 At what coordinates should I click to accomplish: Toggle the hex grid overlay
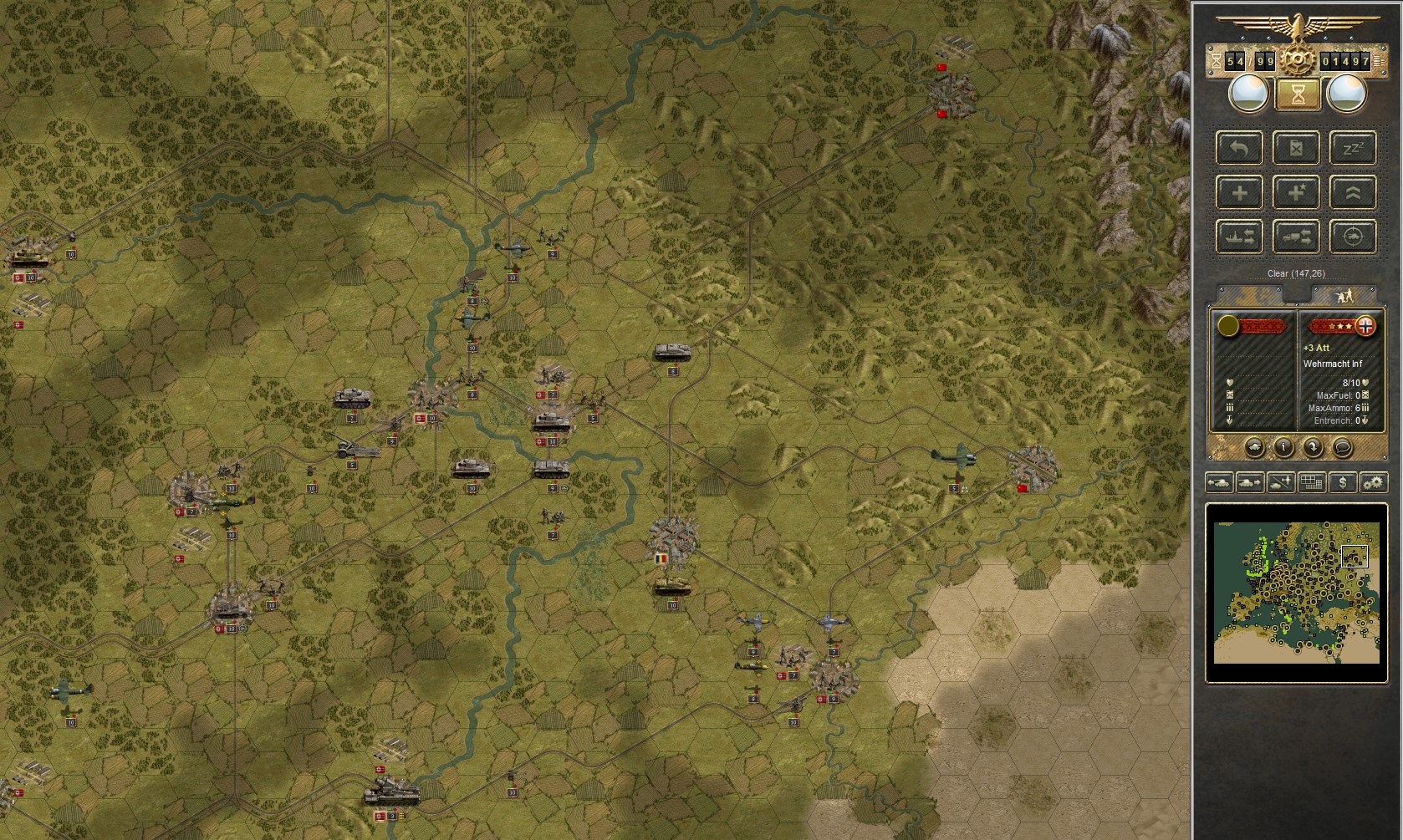1311,482
